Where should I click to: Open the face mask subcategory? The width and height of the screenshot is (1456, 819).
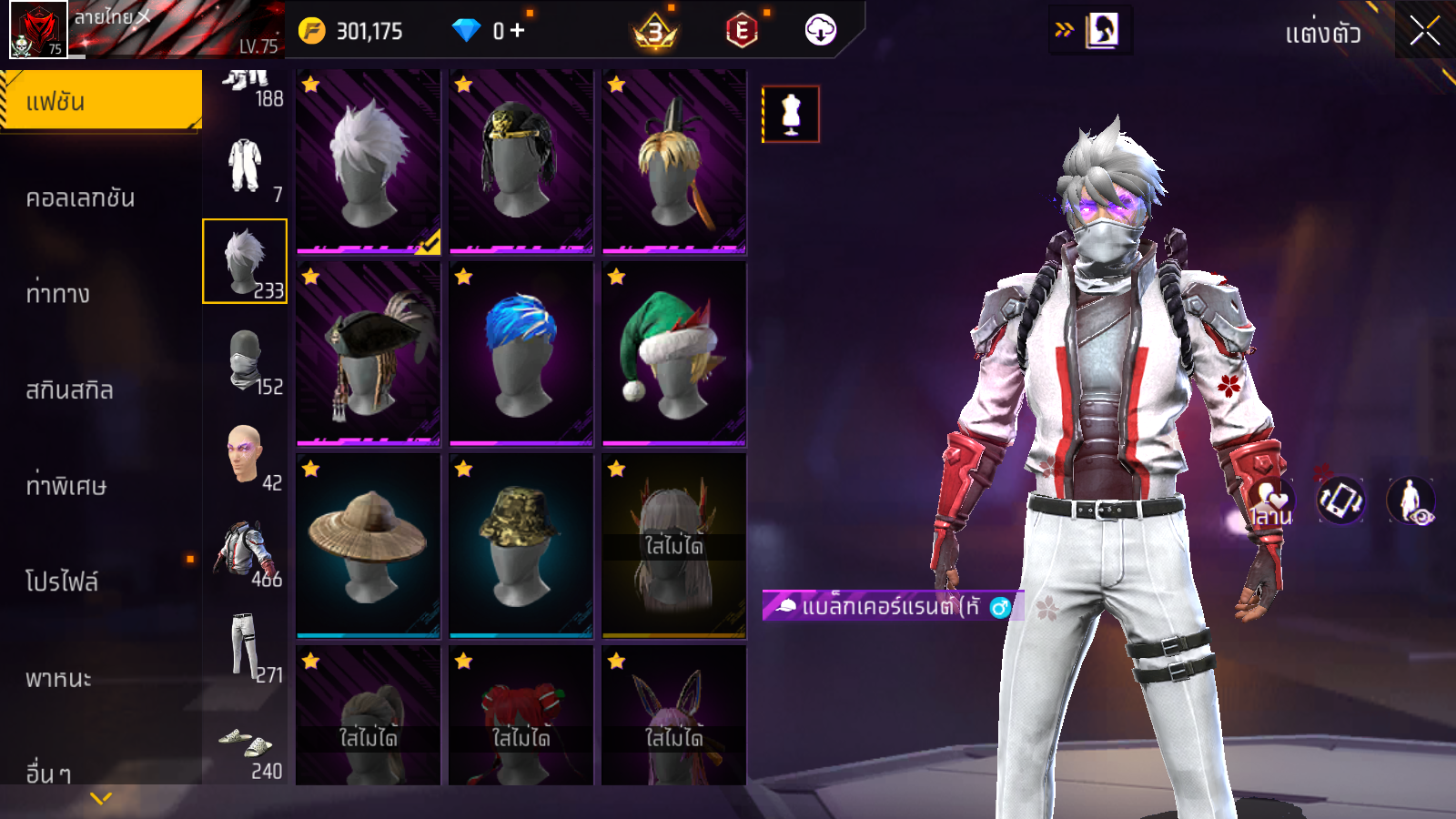click(246, 361)
